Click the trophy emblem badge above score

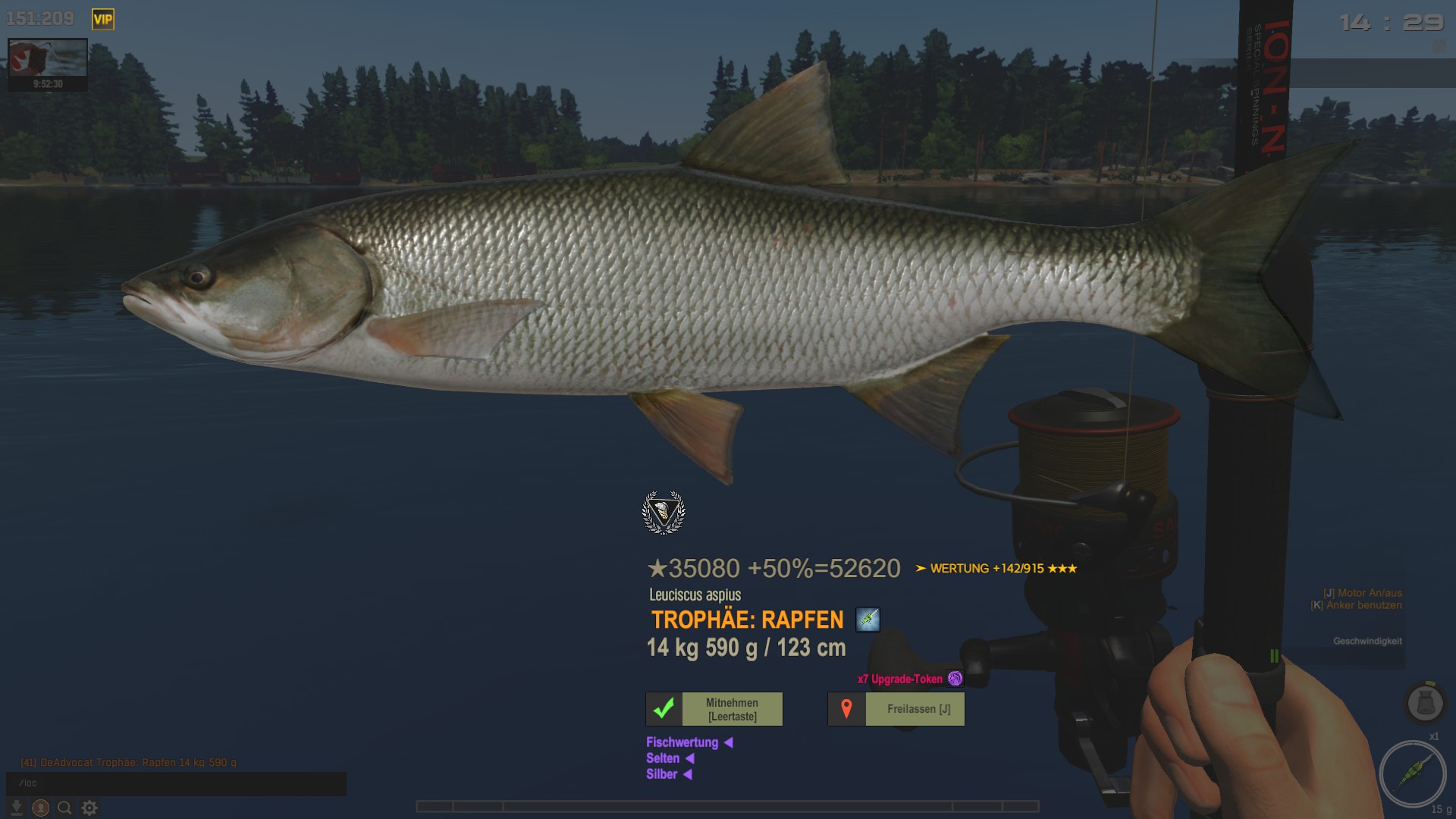[664, 513]
